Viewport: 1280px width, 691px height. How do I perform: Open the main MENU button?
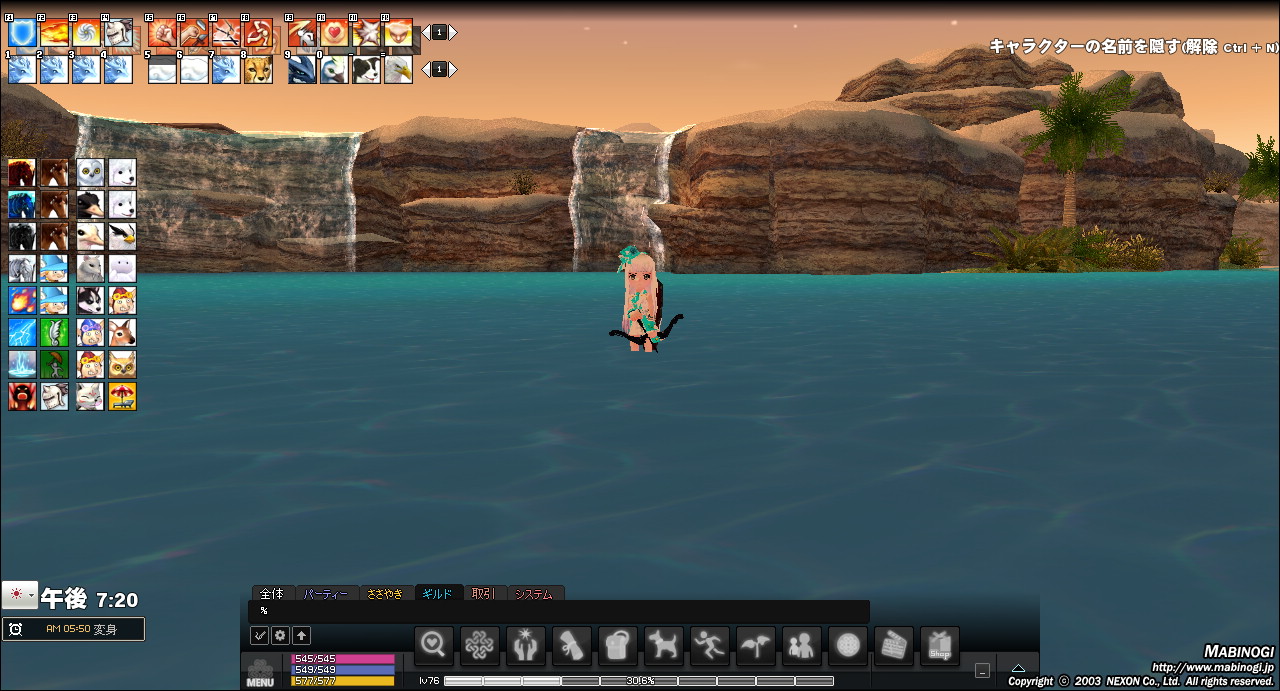click(x=260, y=674)
